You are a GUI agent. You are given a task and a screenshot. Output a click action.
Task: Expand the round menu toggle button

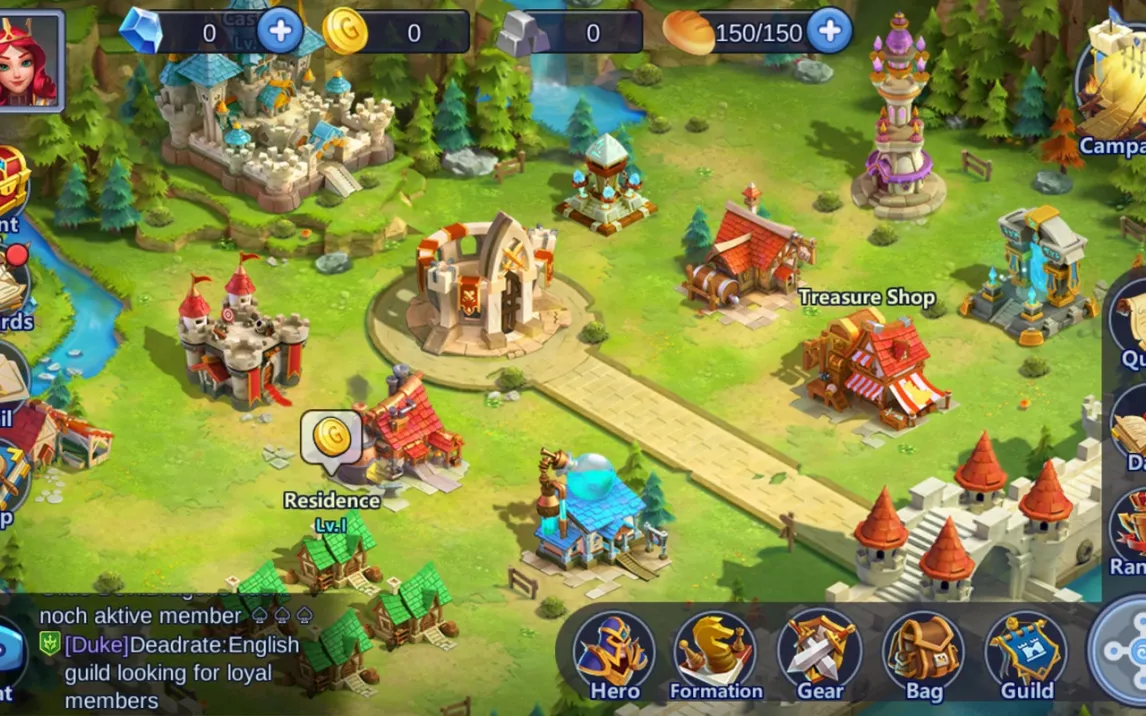pyautogui.click(x=1122, y=650)
